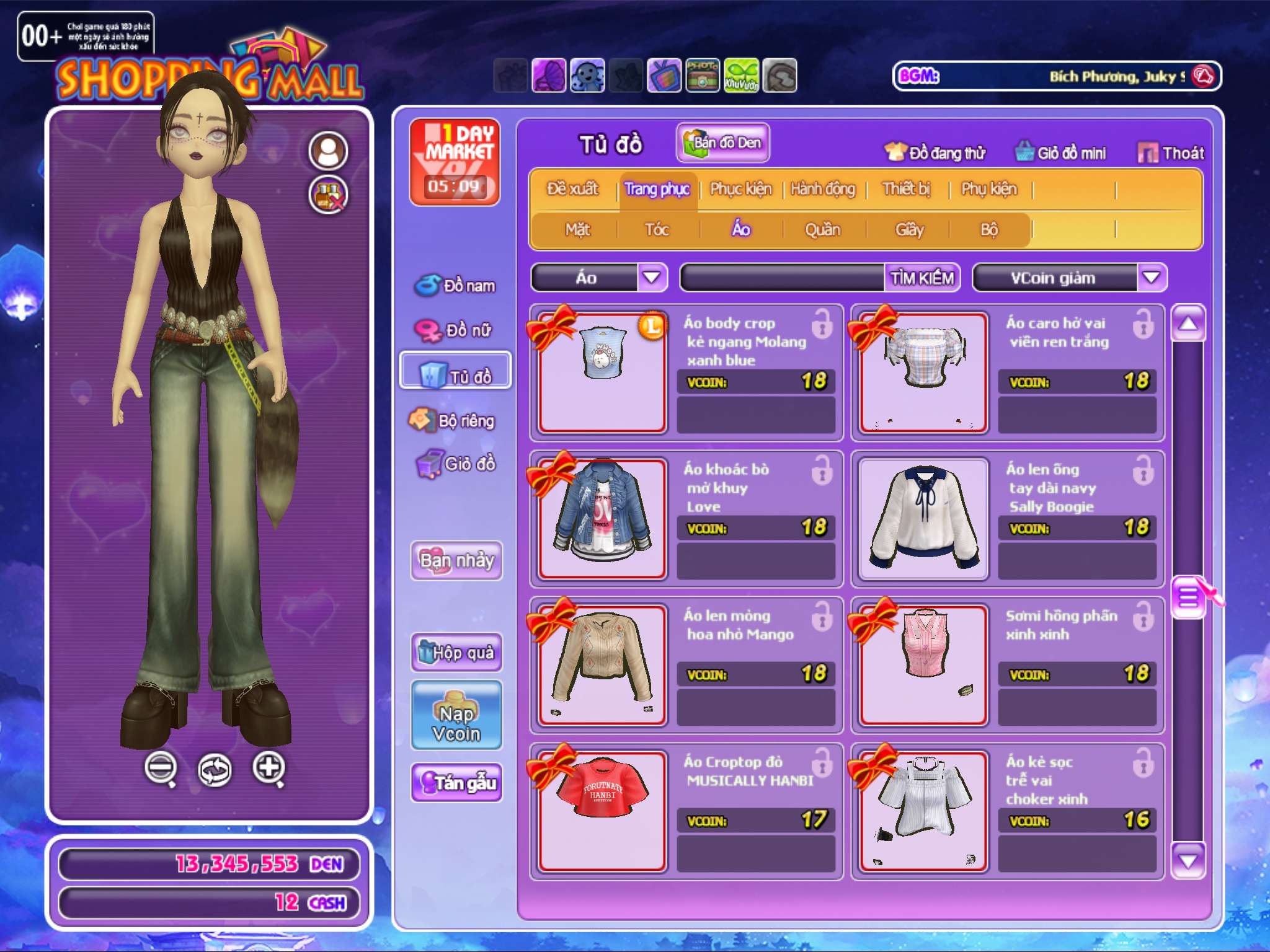Choose the Tóc subcategory
Screen dimensions: 1270x952
tap(657, 230)
